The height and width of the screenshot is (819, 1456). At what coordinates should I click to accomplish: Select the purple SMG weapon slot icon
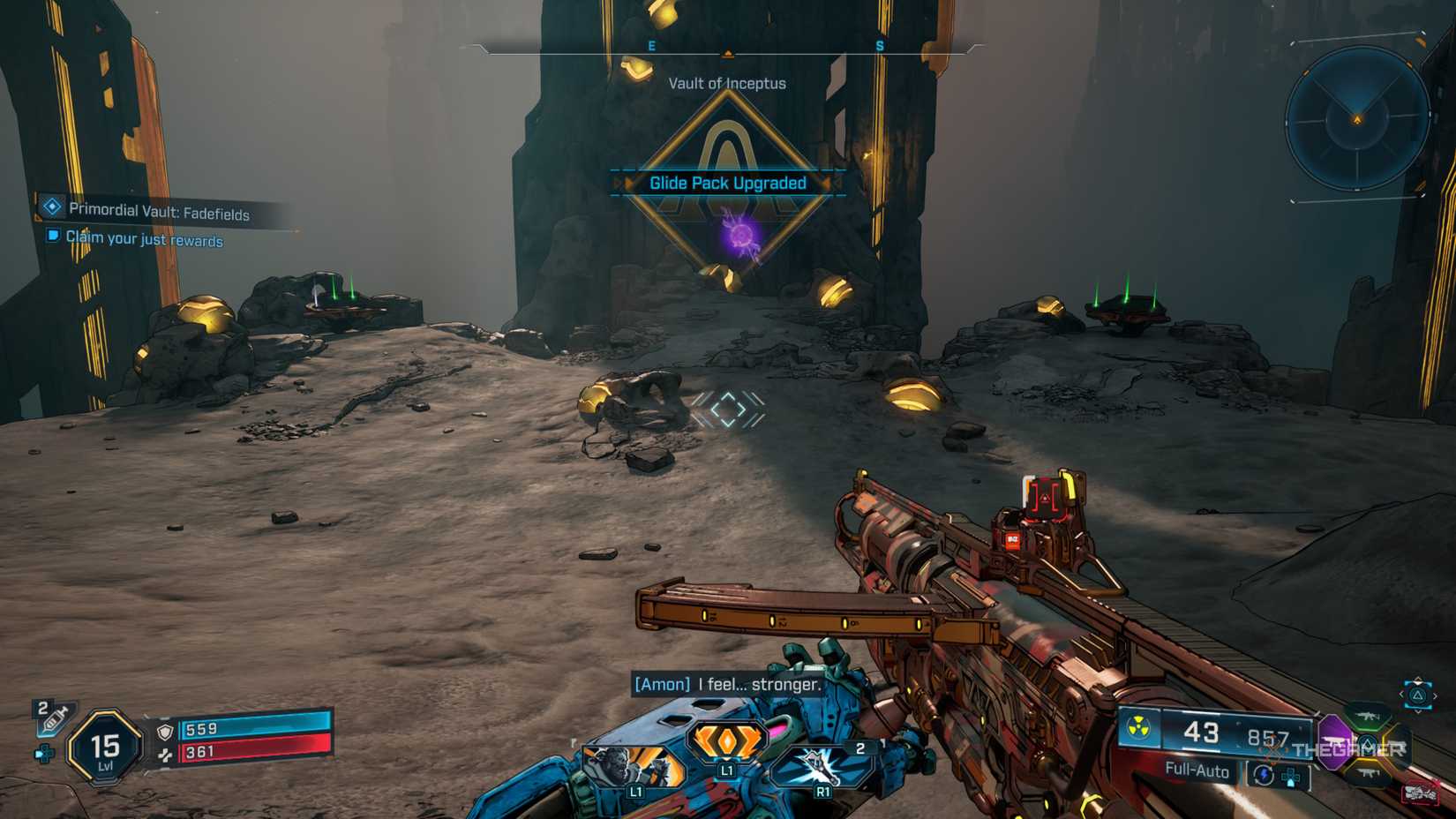coord(1335,741)
